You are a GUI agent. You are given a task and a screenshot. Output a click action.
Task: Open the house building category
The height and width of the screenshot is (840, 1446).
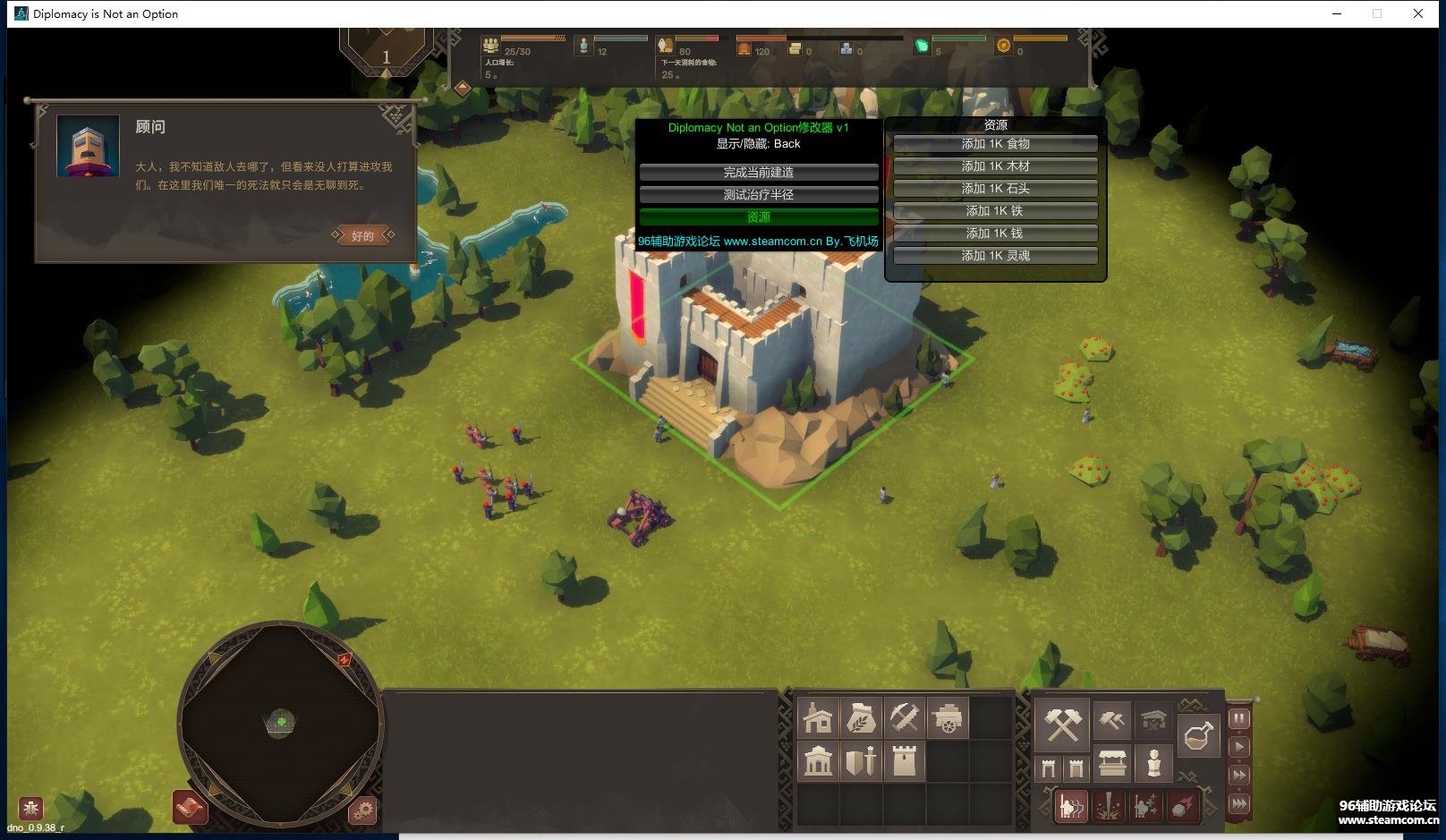818,718
